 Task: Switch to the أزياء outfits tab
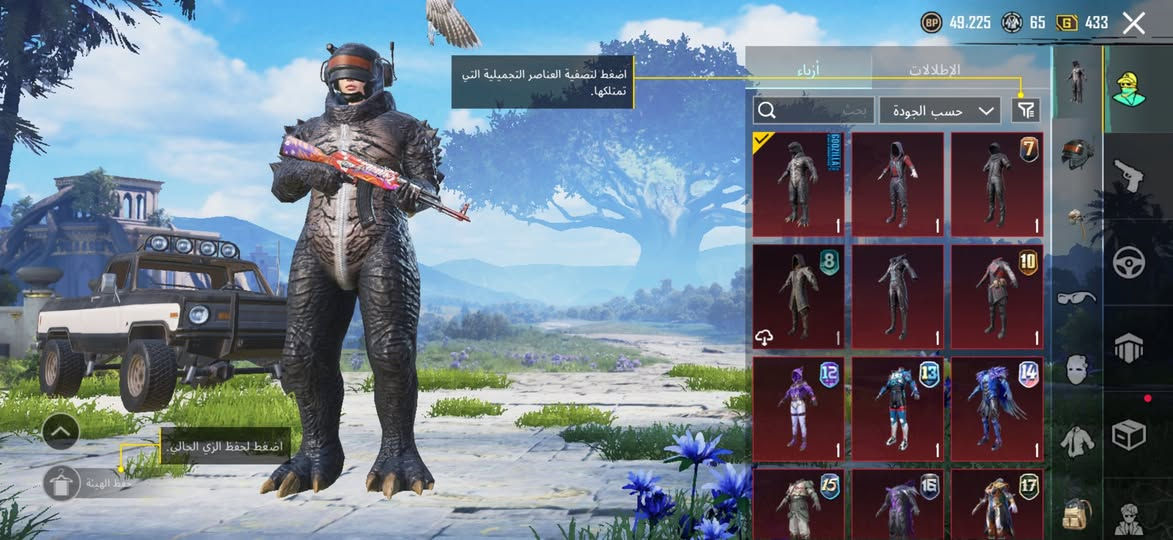808,70
